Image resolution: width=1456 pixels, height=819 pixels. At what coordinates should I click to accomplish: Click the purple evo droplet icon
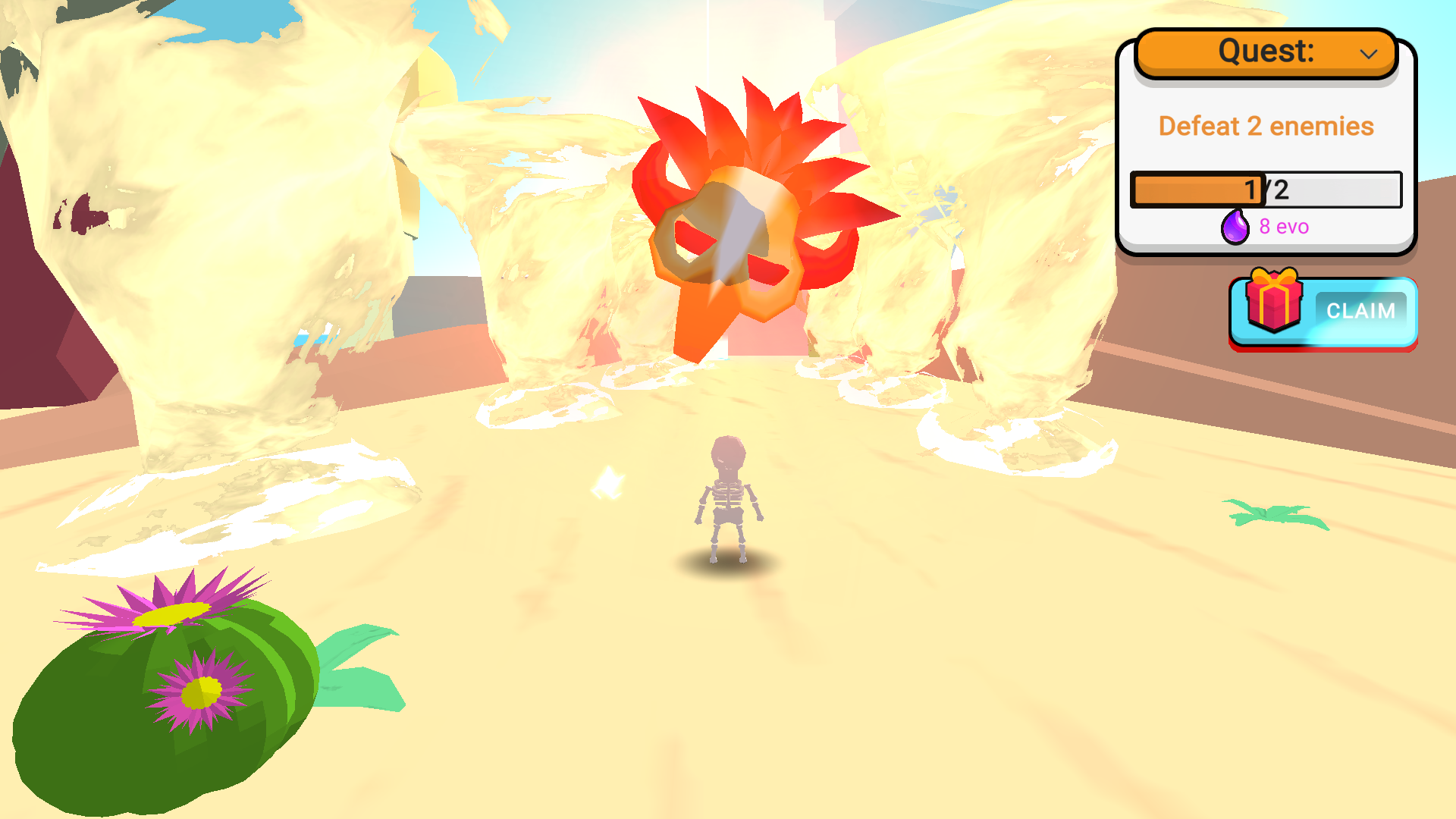[x=1235, y=226]
